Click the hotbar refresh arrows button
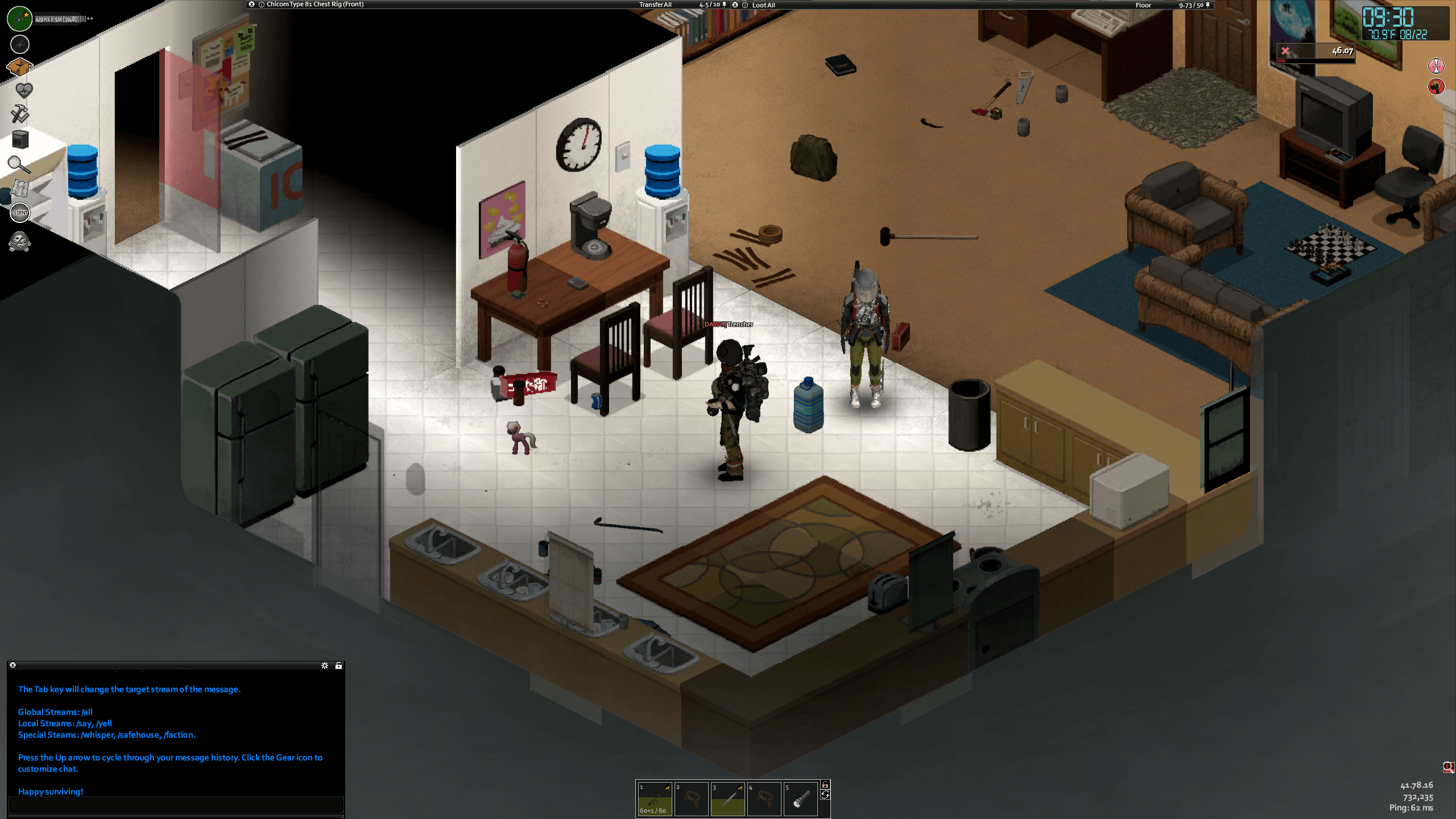This screenshot has width=1456, height=819. coord(825,795)
